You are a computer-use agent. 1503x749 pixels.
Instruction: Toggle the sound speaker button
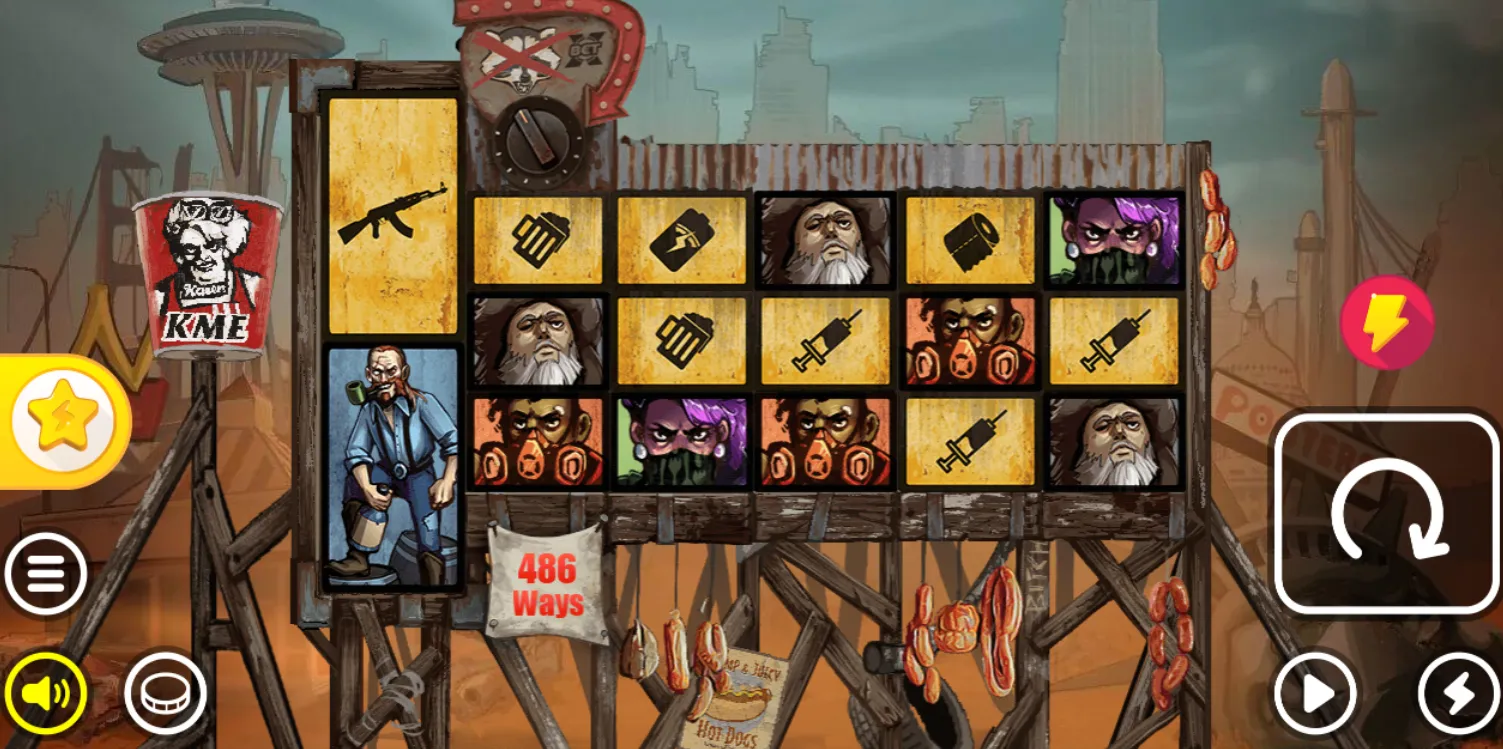pyautogui.click(x=46, y=693)
